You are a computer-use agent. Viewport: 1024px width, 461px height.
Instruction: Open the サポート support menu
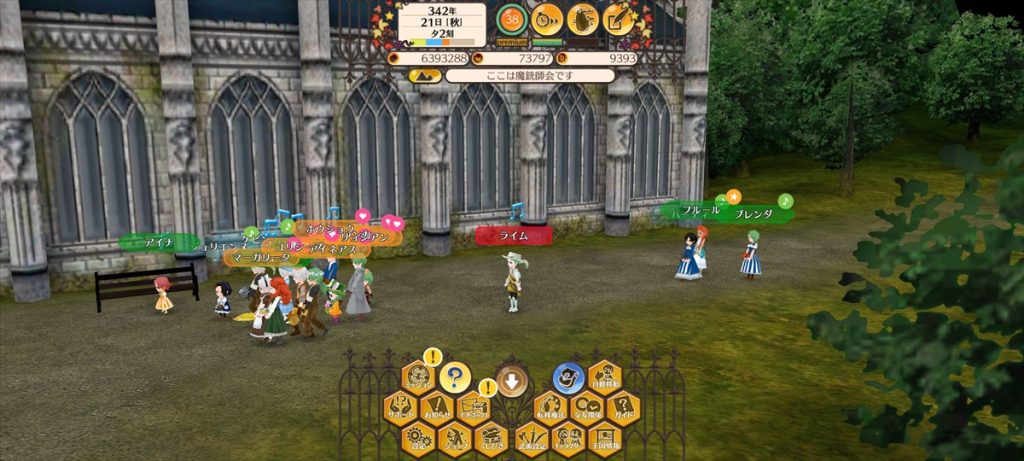[x=400, y=409]
